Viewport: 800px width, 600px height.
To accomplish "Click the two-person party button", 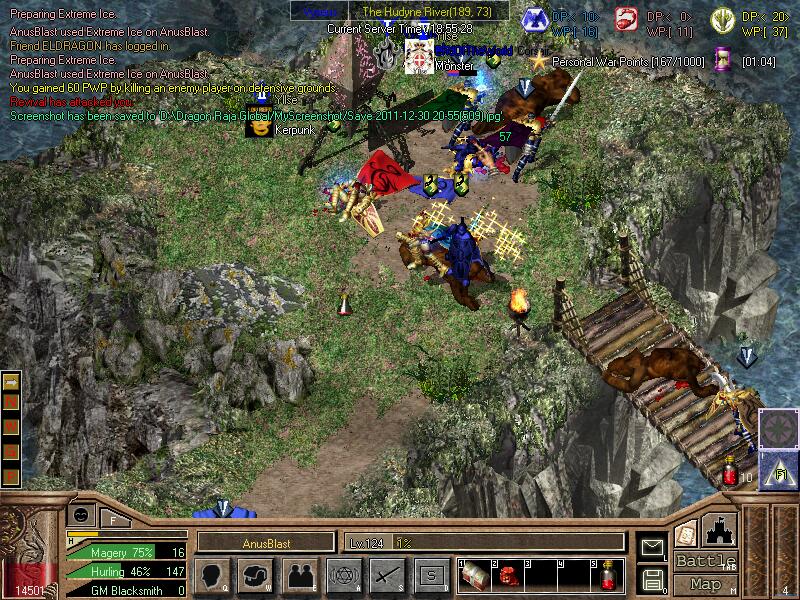I will click(299, 575).
